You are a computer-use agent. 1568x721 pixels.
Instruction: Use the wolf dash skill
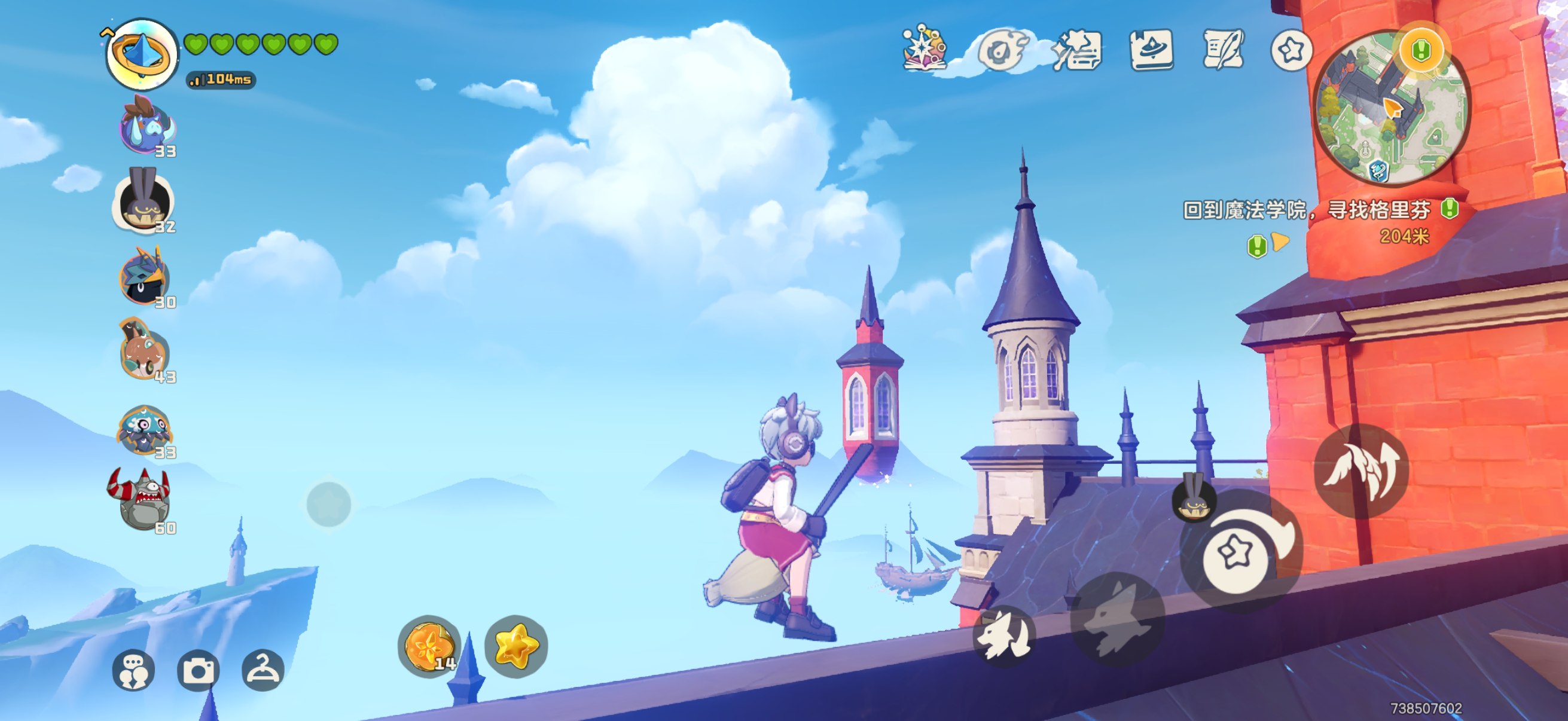(1118, 618)
